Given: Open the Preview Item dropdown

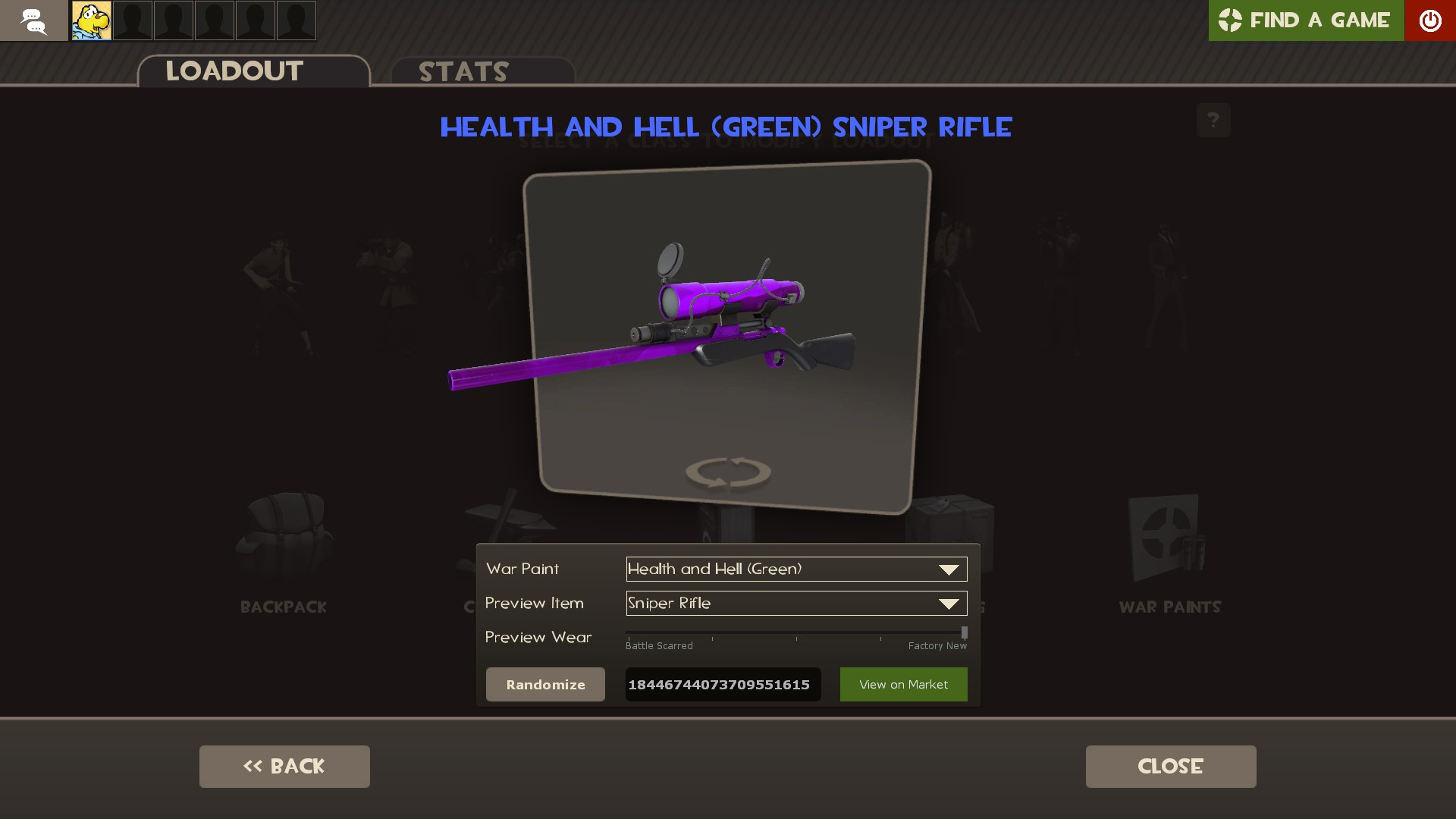Looking at the screenshot, I should (795, 604).
